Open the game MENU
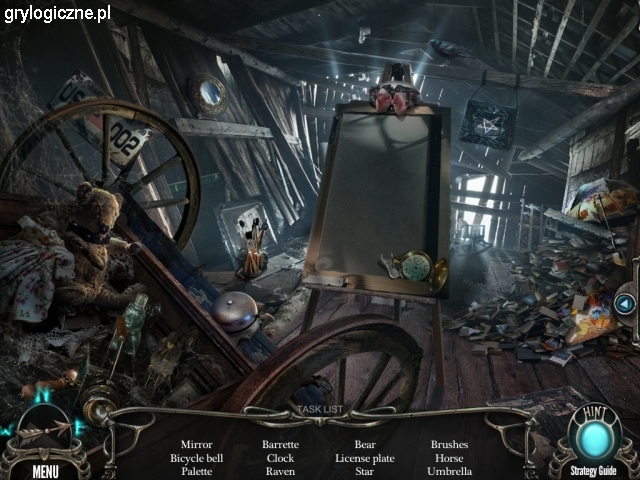Image resolution: width=640 pixels, height=480 pixels. (45, 471)
